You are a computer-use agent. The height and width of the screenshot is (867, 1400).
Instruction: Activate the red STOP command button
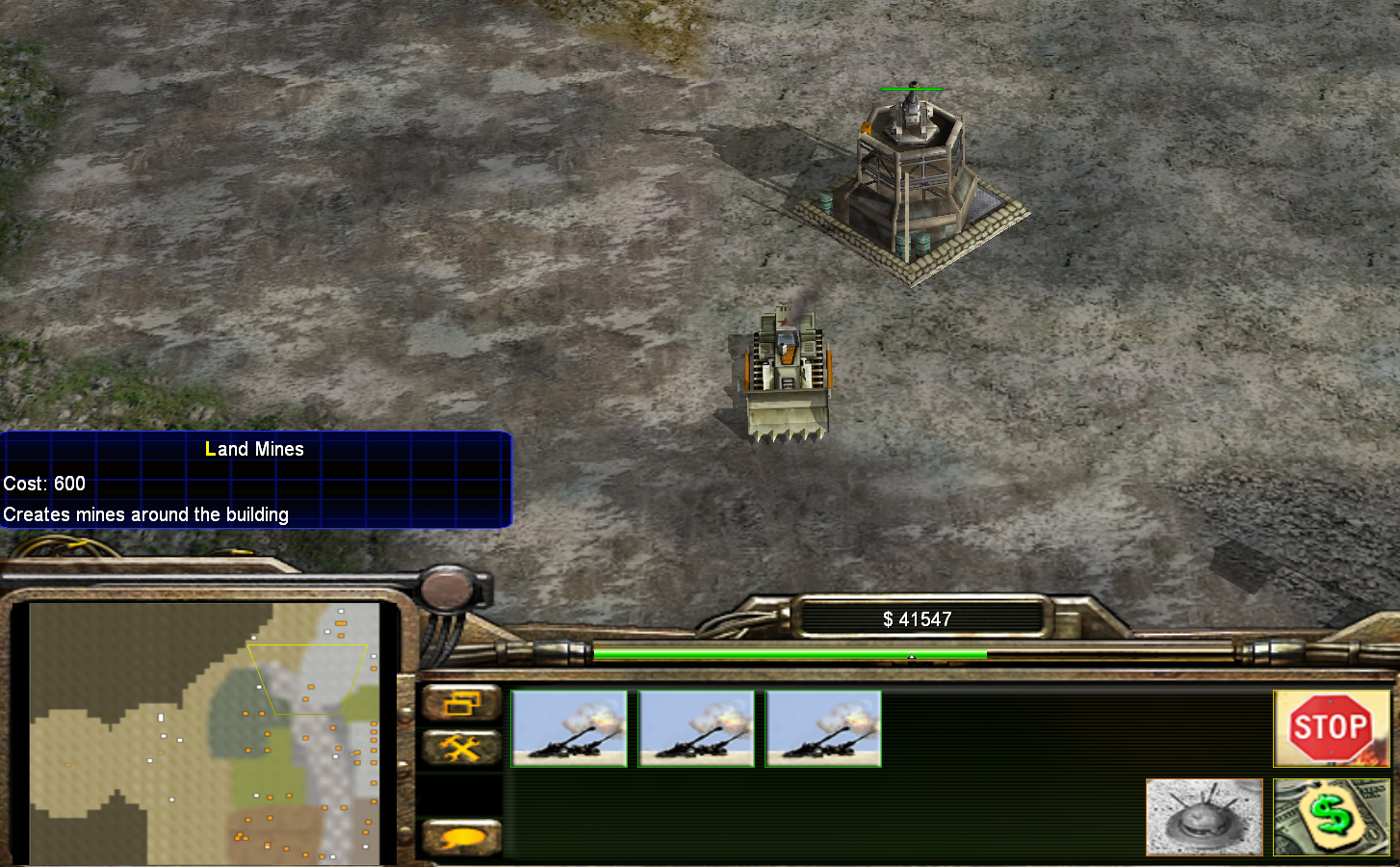point(1331,728)
